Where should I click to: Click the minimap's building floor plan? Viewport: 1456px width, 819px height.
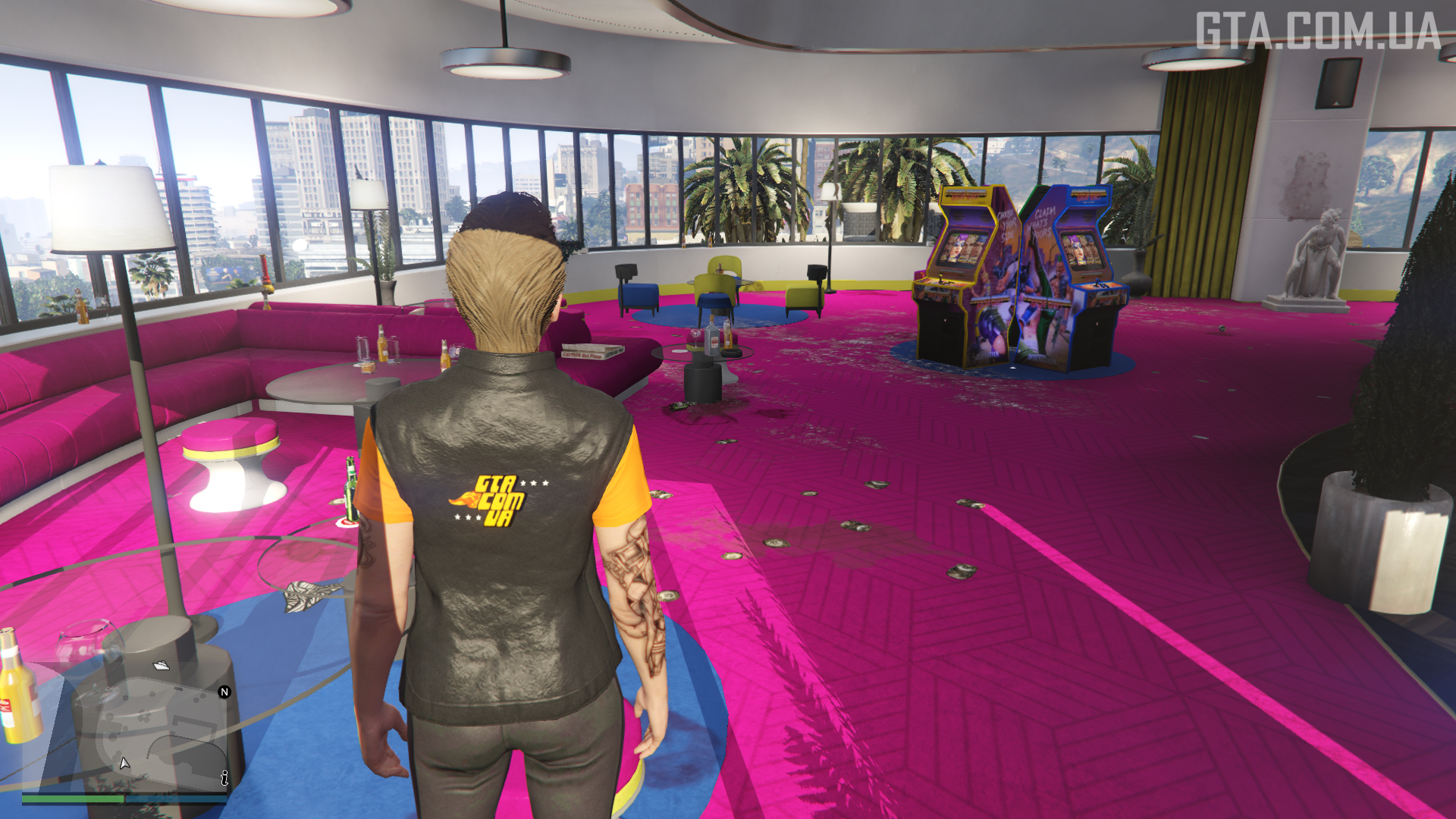tap(152, 728)
